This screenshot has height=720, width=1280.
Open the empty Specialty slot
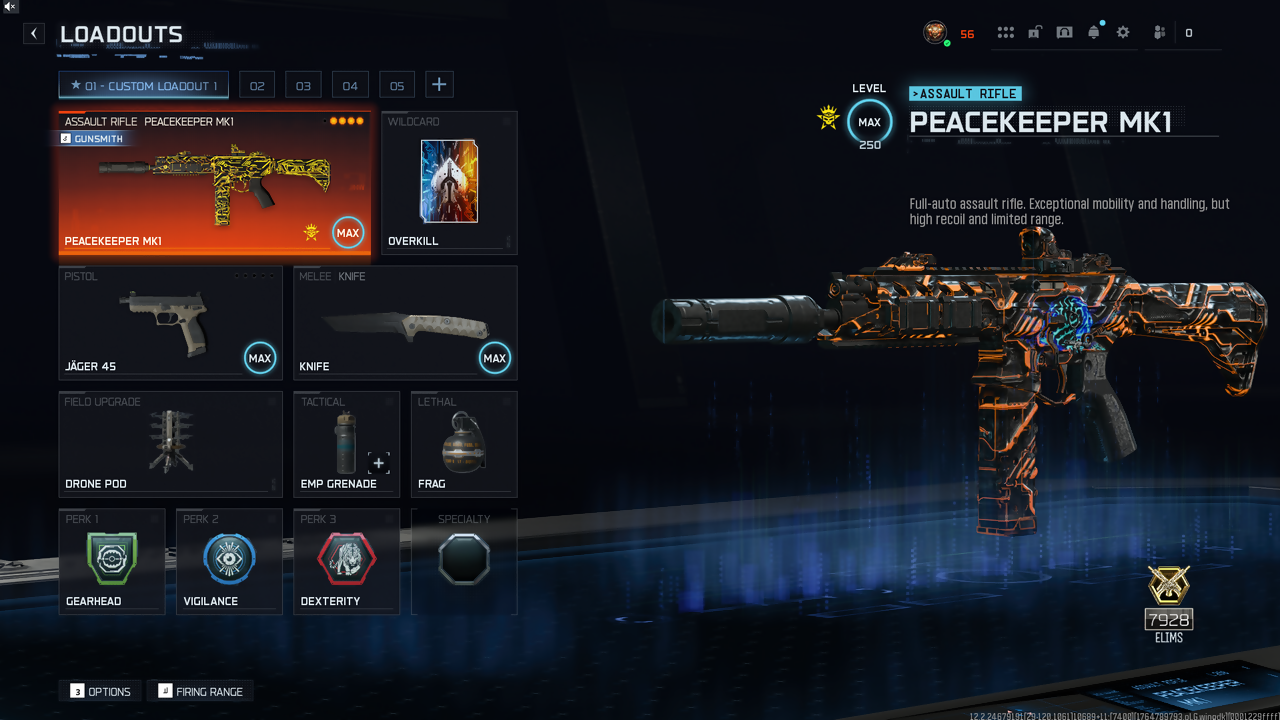(x=464, y=561)
